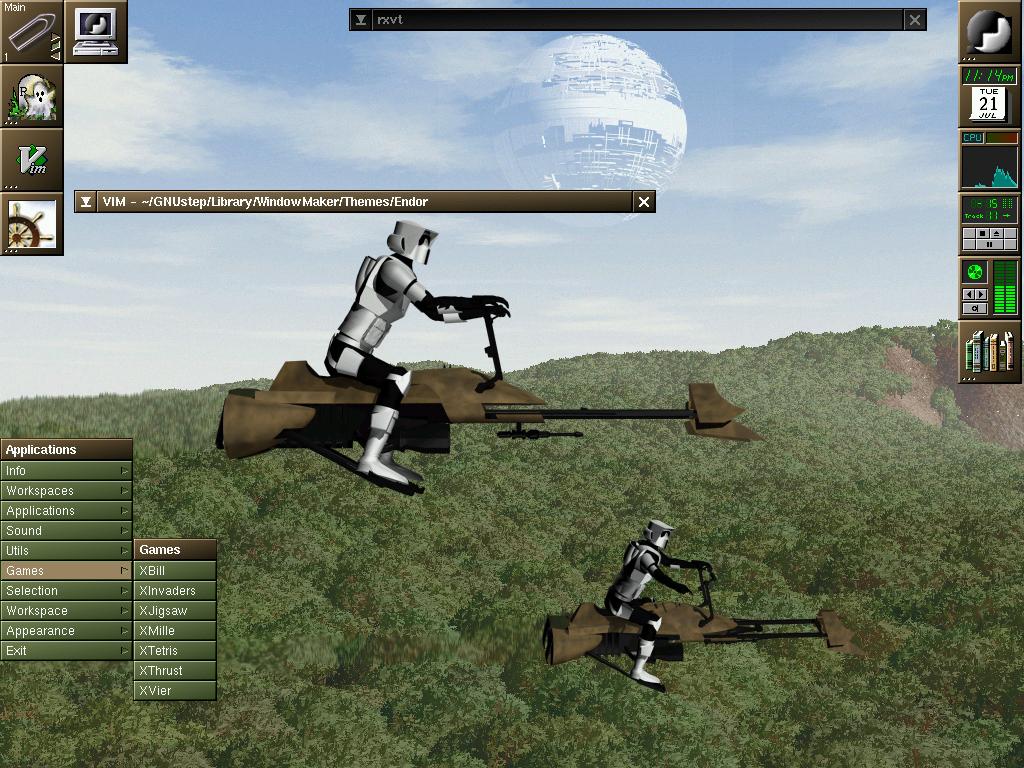The height and width of the screenshot is (768, 1024).
Task: Open the ship's wheel dock icon
Action: [32, 224]
